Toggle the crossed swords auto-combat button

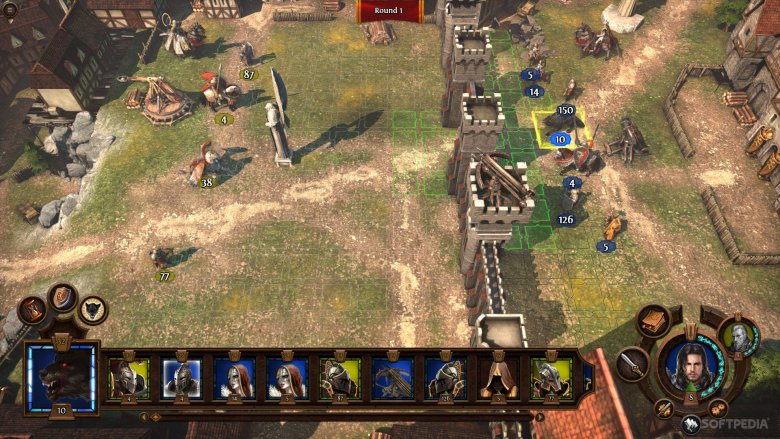coord(663,408)
